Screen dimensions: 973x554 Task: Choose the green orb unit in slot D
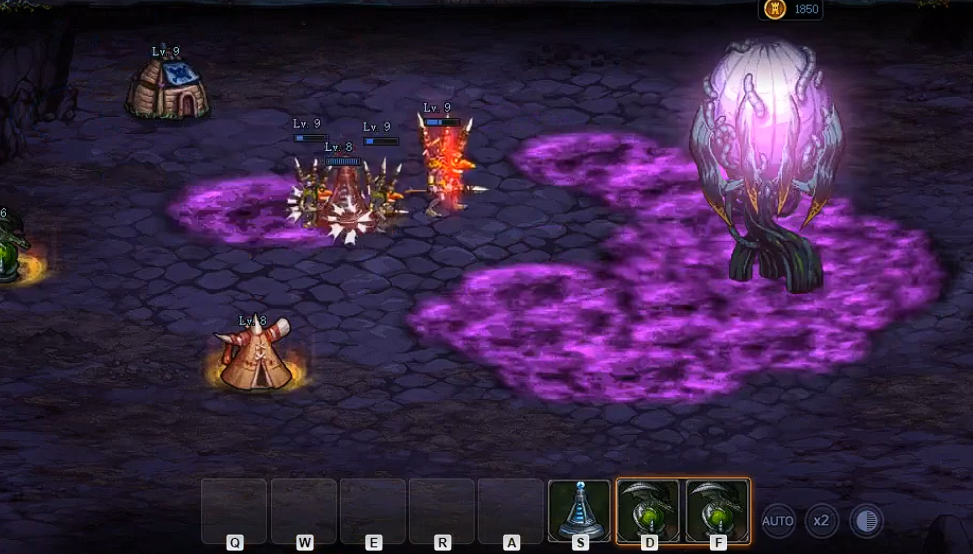pos(648,510)
